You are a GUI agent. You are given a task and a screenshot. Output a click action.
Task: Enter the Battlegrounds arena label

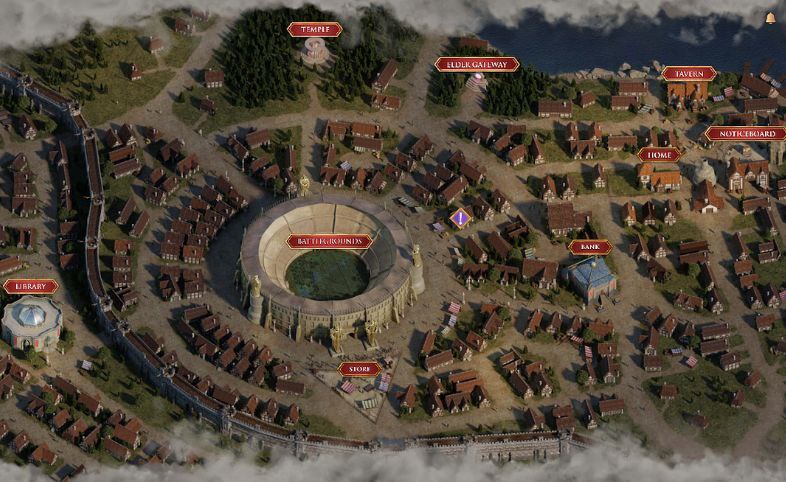tap(329, 241)
